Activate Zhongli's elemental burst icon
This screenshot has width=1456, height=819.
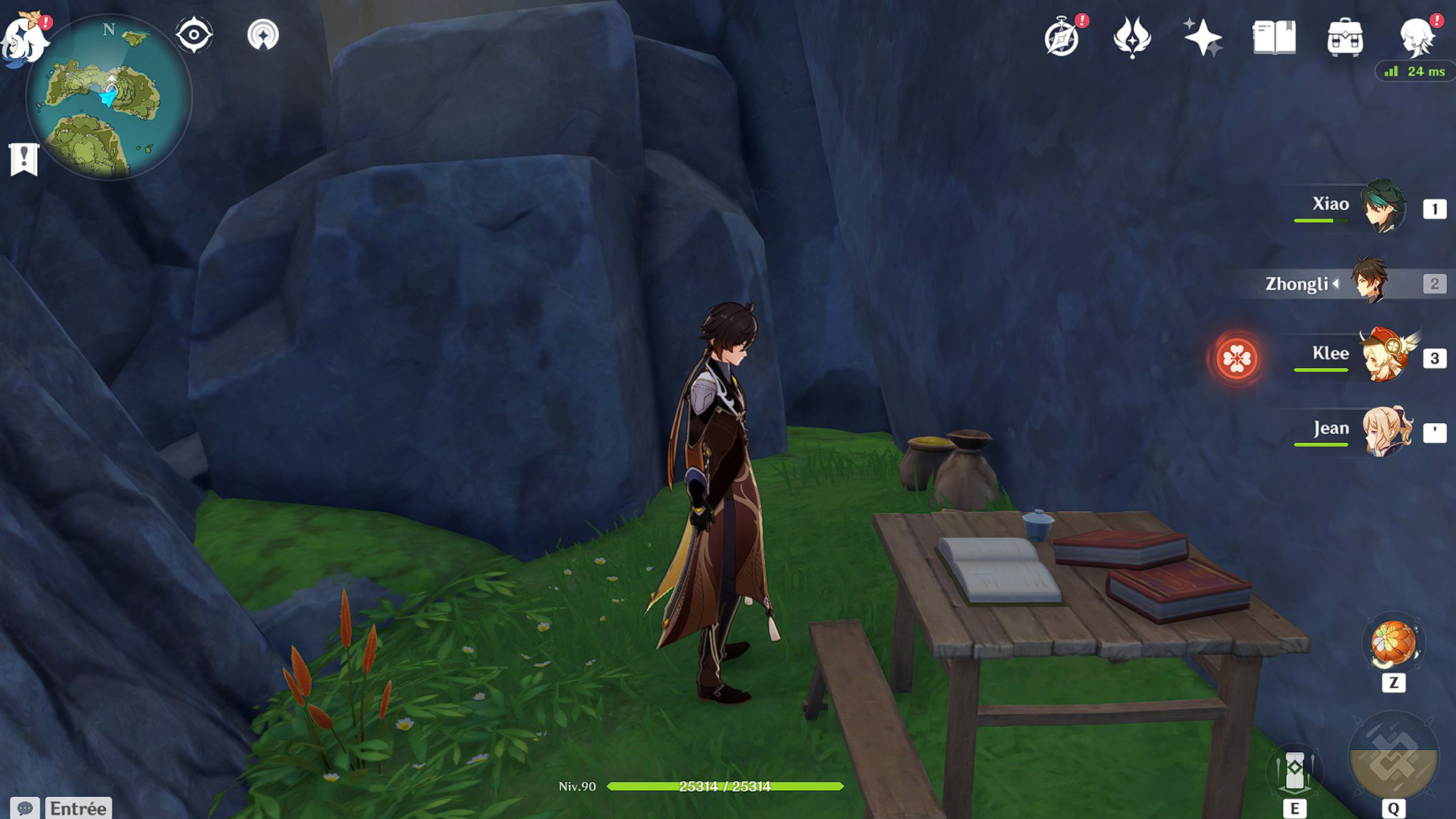1393,758
